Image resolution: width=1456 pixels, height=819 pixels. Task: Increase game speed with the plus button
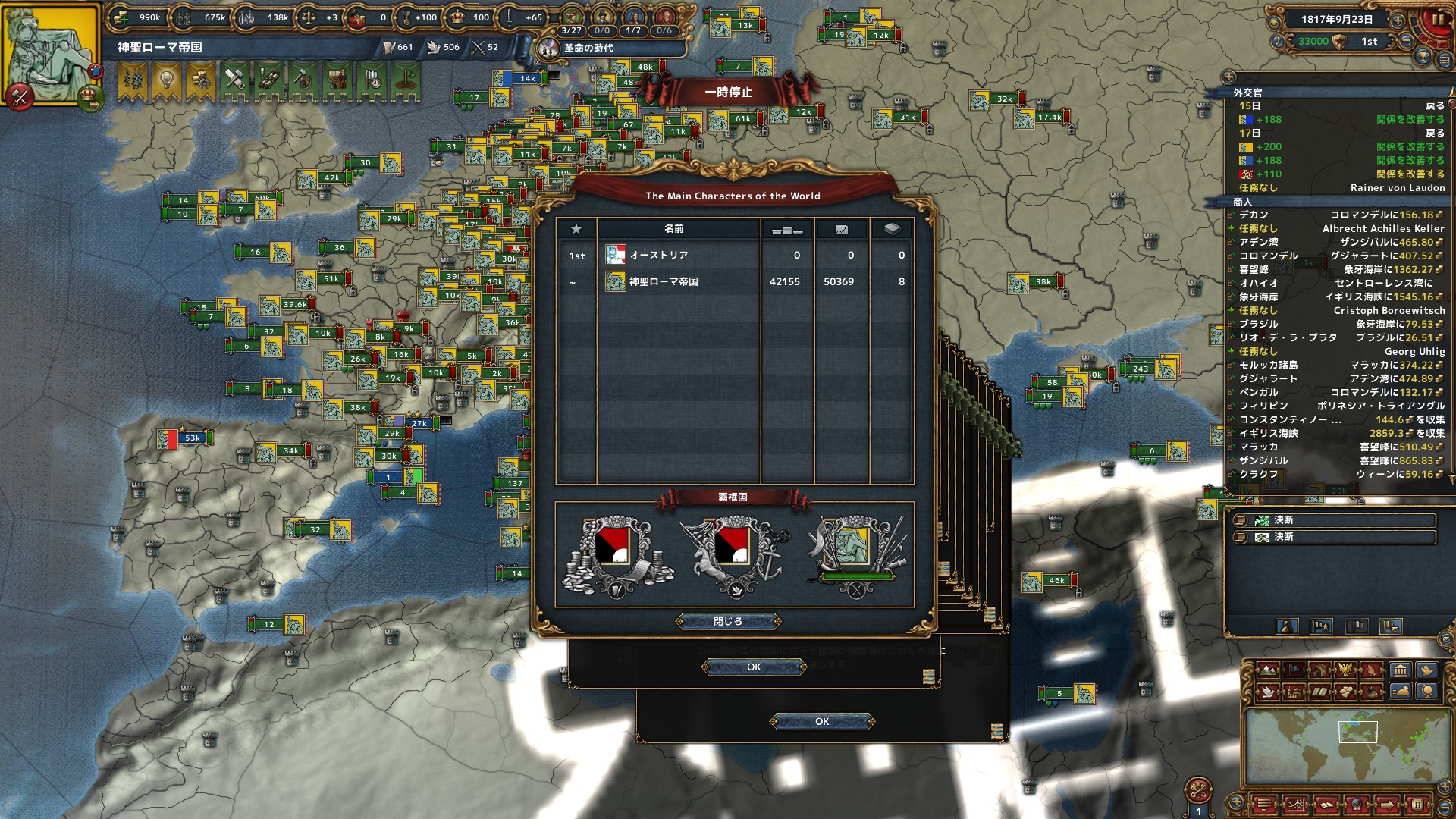tap(1397, 20)
